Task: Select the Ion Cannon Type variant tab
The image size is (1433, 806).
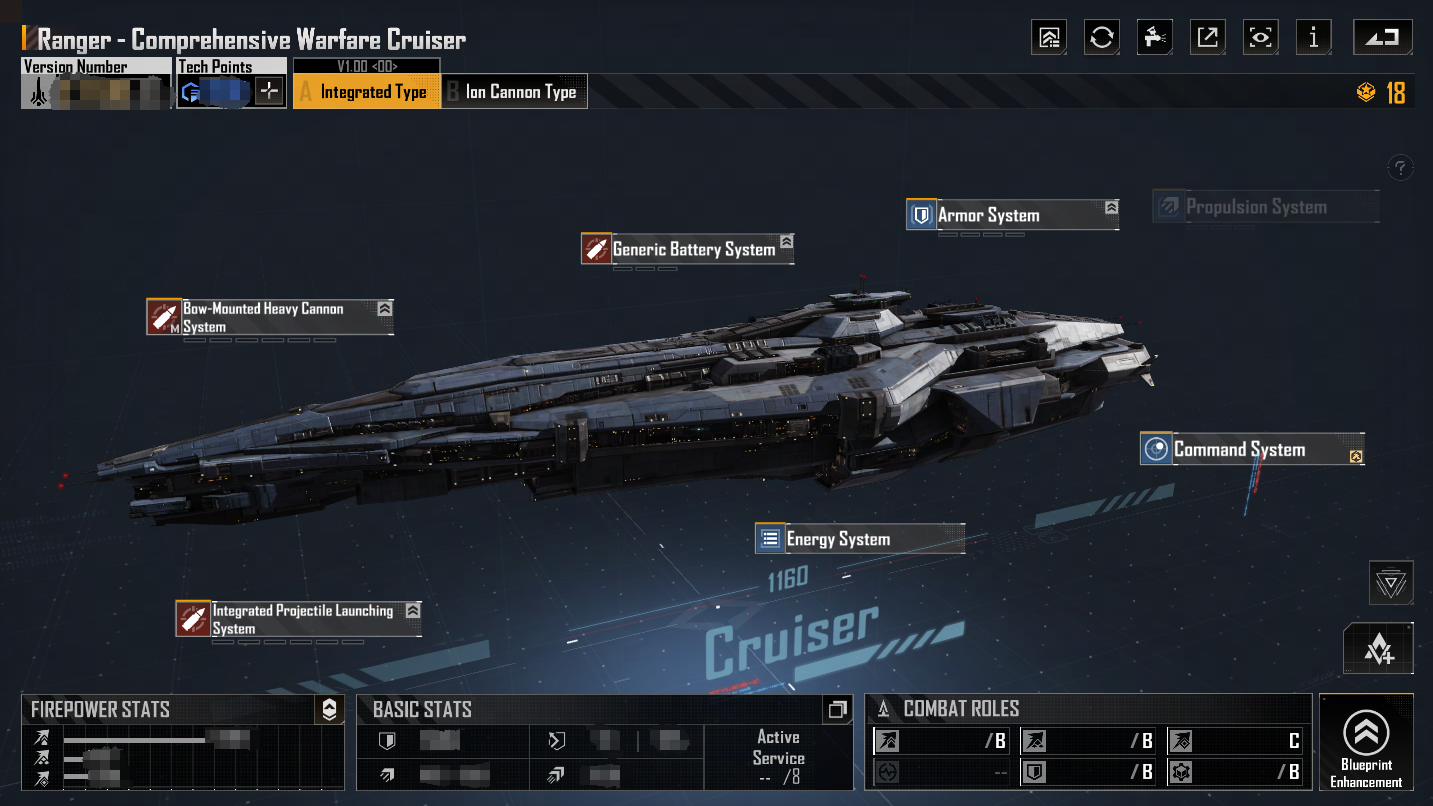Action: [515, 92]
